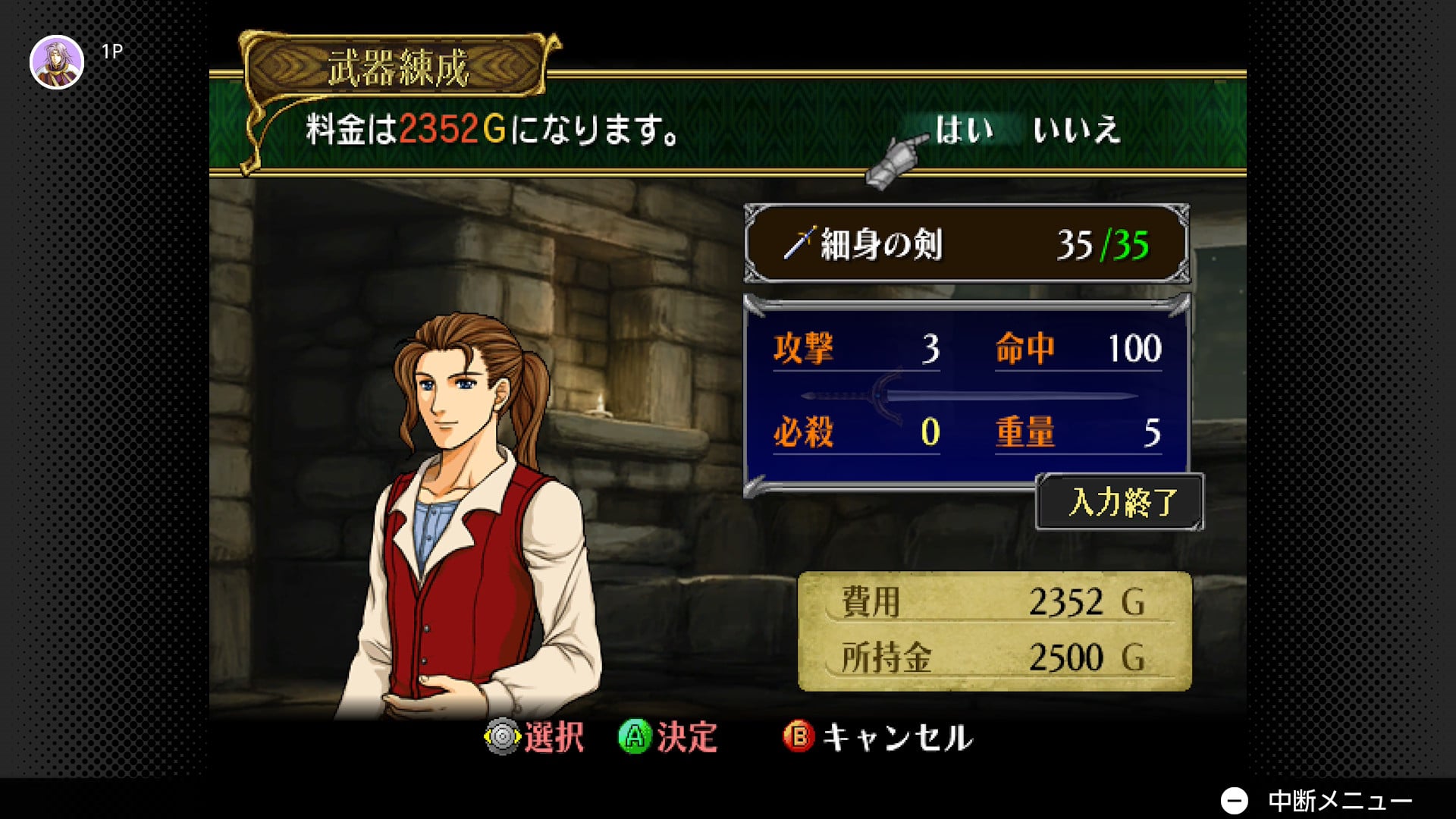The image size is (1456, 819).
Task: Open the 中断メニュー suspend menu
Action: coord(1318,800)
